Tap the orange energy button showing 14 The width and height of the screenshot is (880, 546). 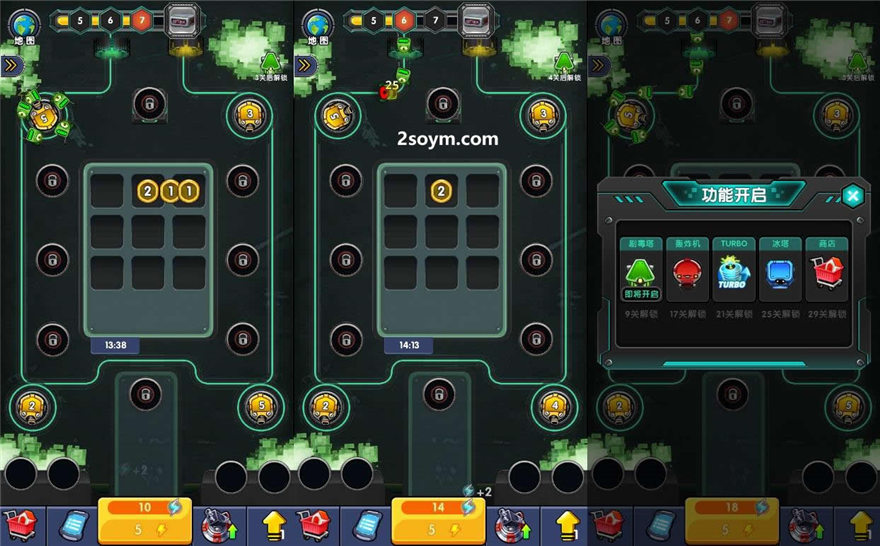pos(439,519)
